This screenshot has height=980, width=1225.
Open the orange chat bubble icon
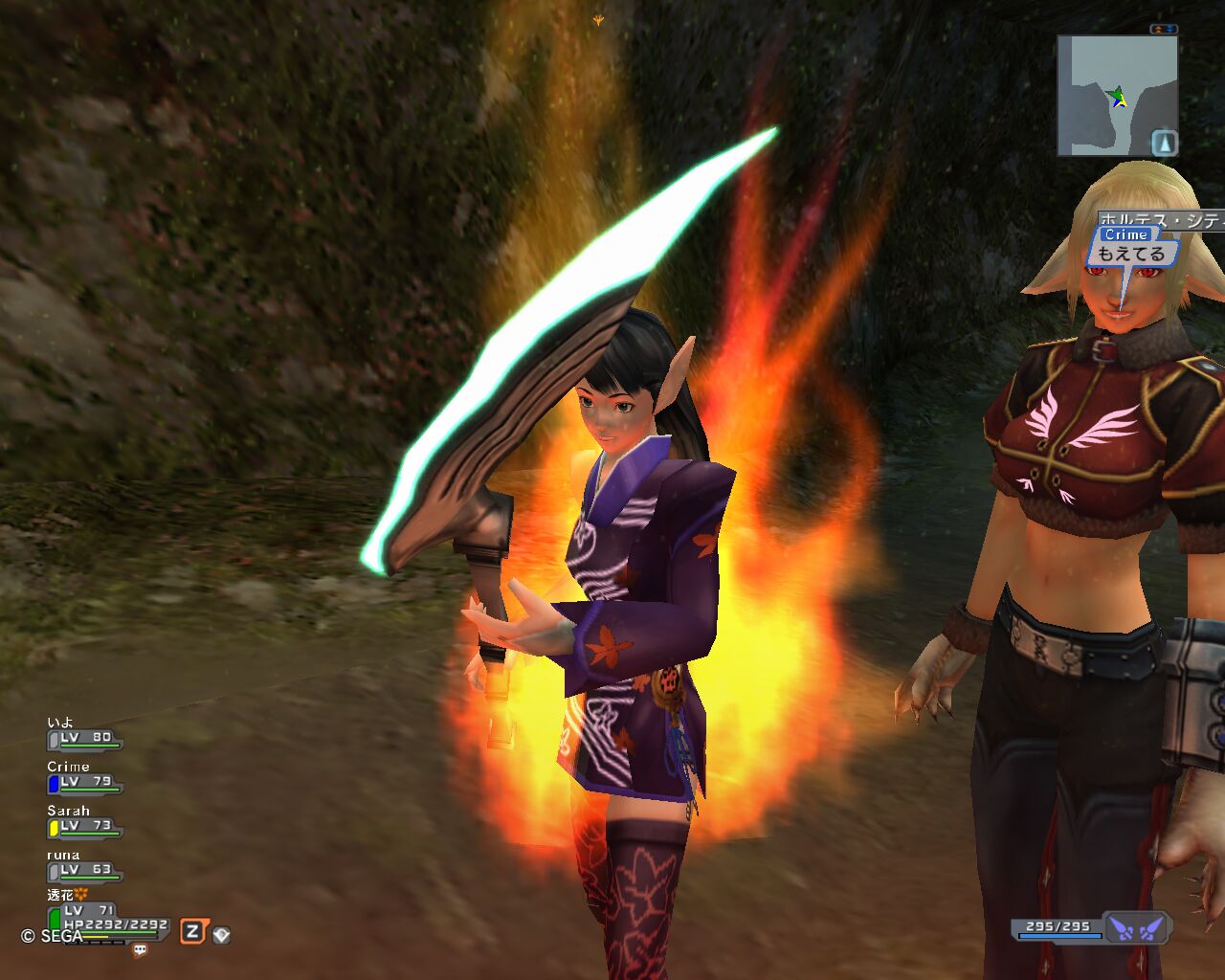[x=141, y=950]
